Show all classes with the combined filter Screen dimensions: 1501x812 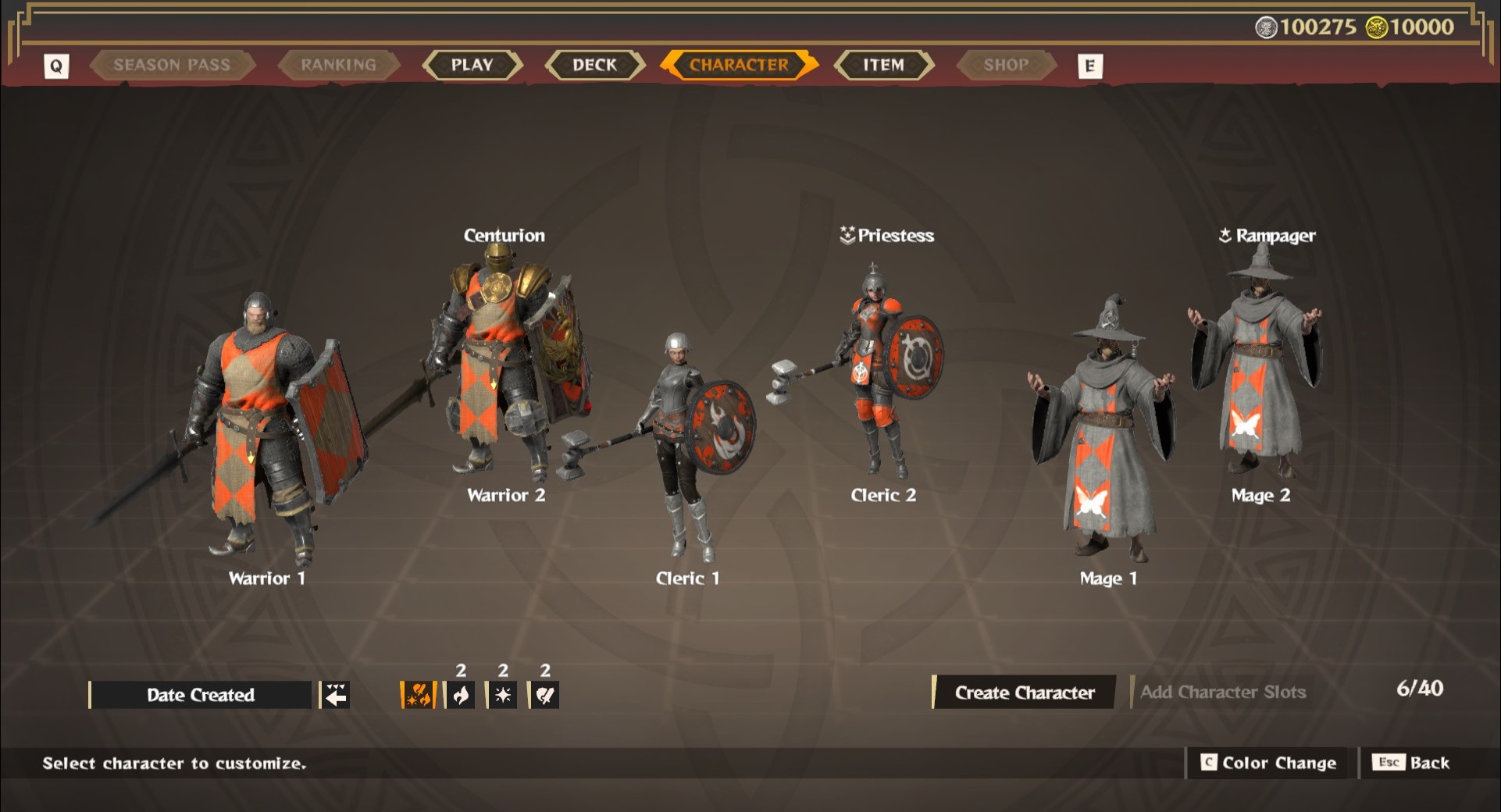419,695
